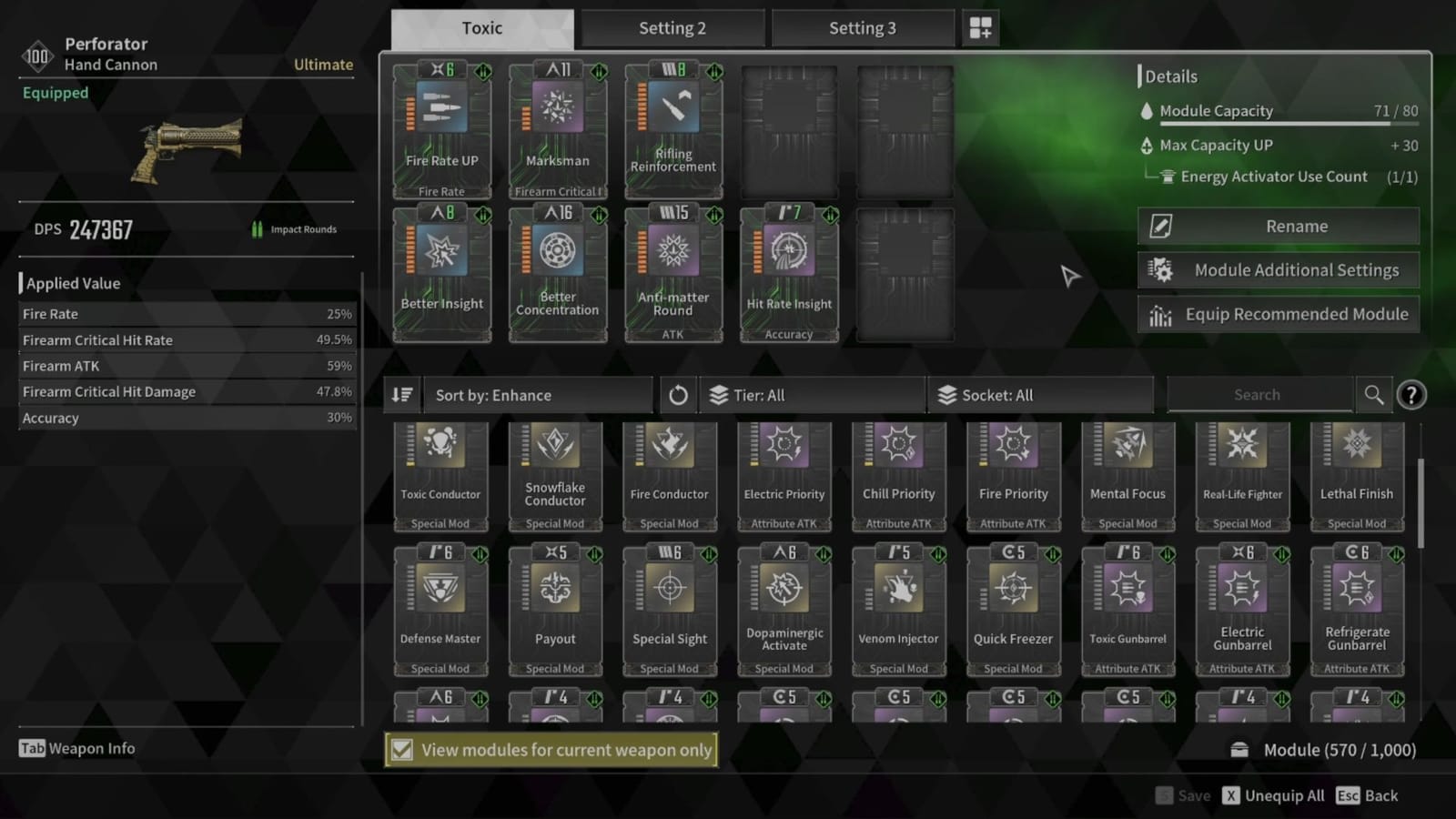Click the module layout grid toggle beside tabs
The height and width of the screenshot is (819, 1456).
click(x=980, y=27)
